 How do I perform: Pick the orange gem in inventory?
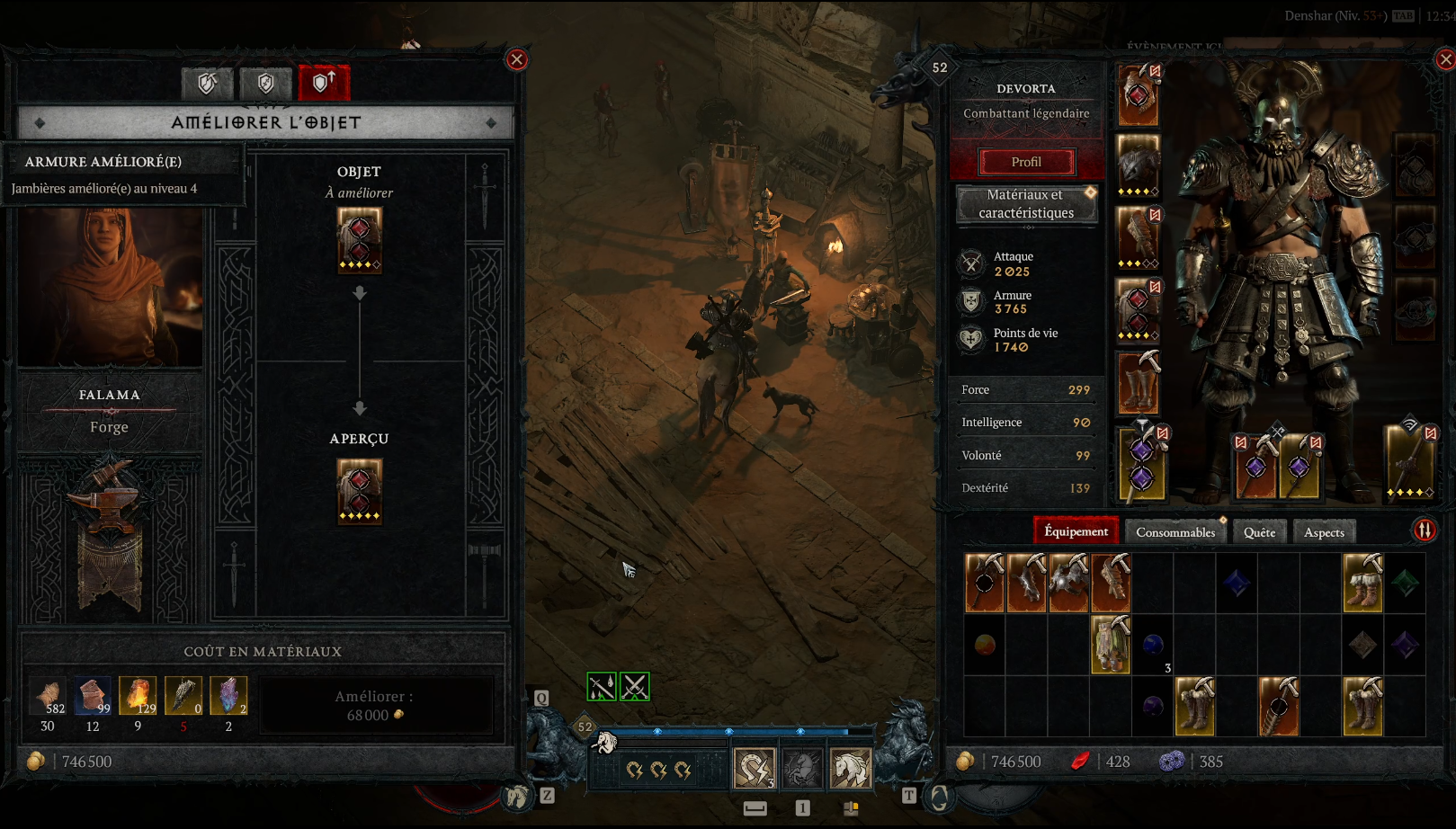(x=985, y=644)
